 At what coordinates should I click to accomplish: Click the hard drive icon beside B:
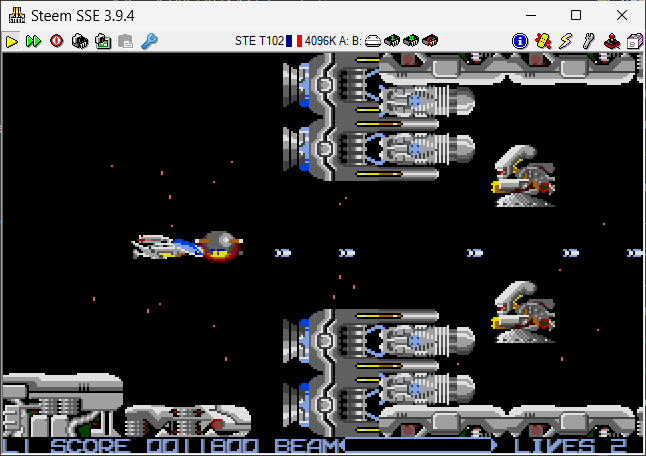tap(372, 41)
